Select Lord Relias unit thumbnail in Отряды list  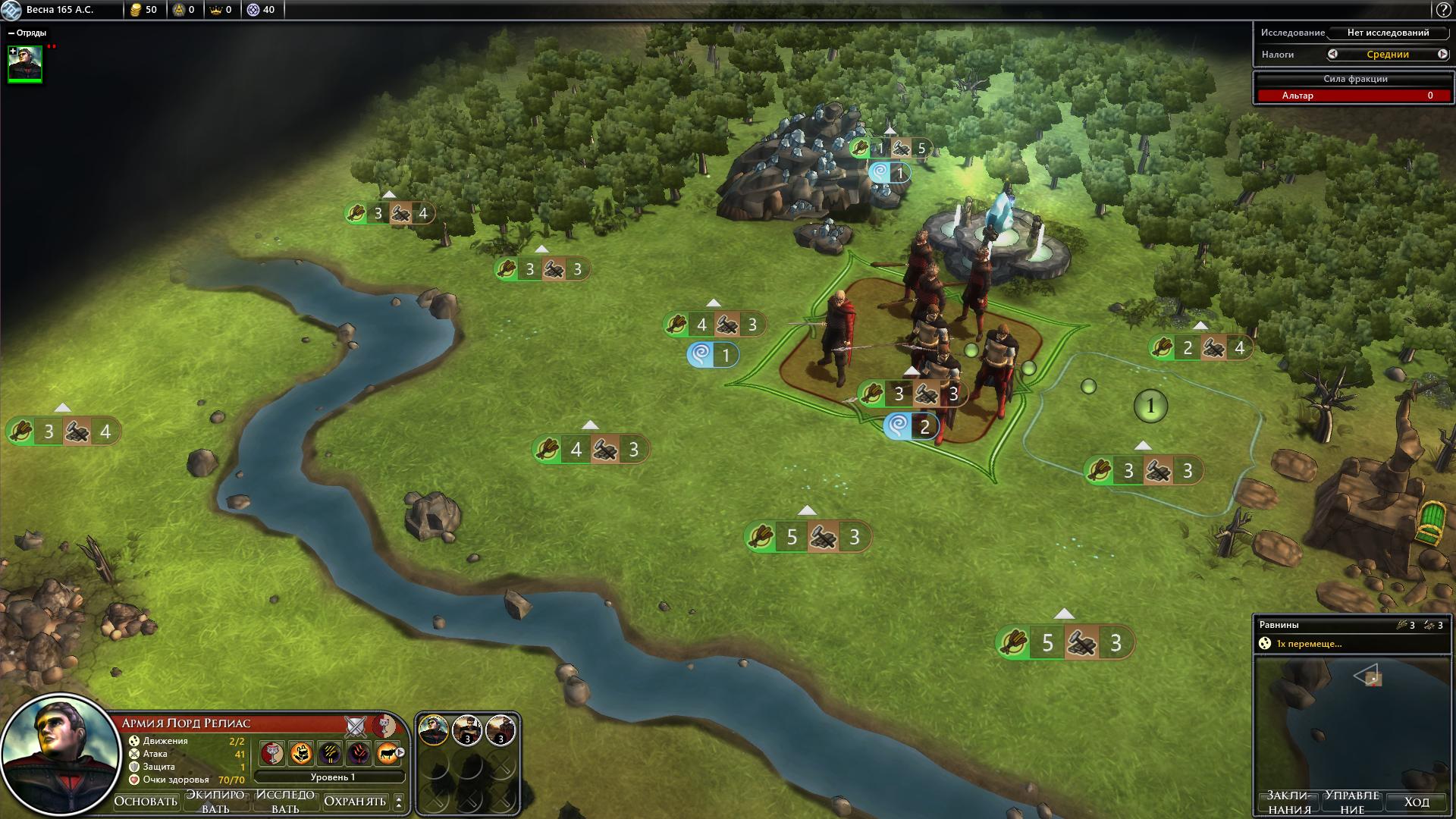coord(25,63)
